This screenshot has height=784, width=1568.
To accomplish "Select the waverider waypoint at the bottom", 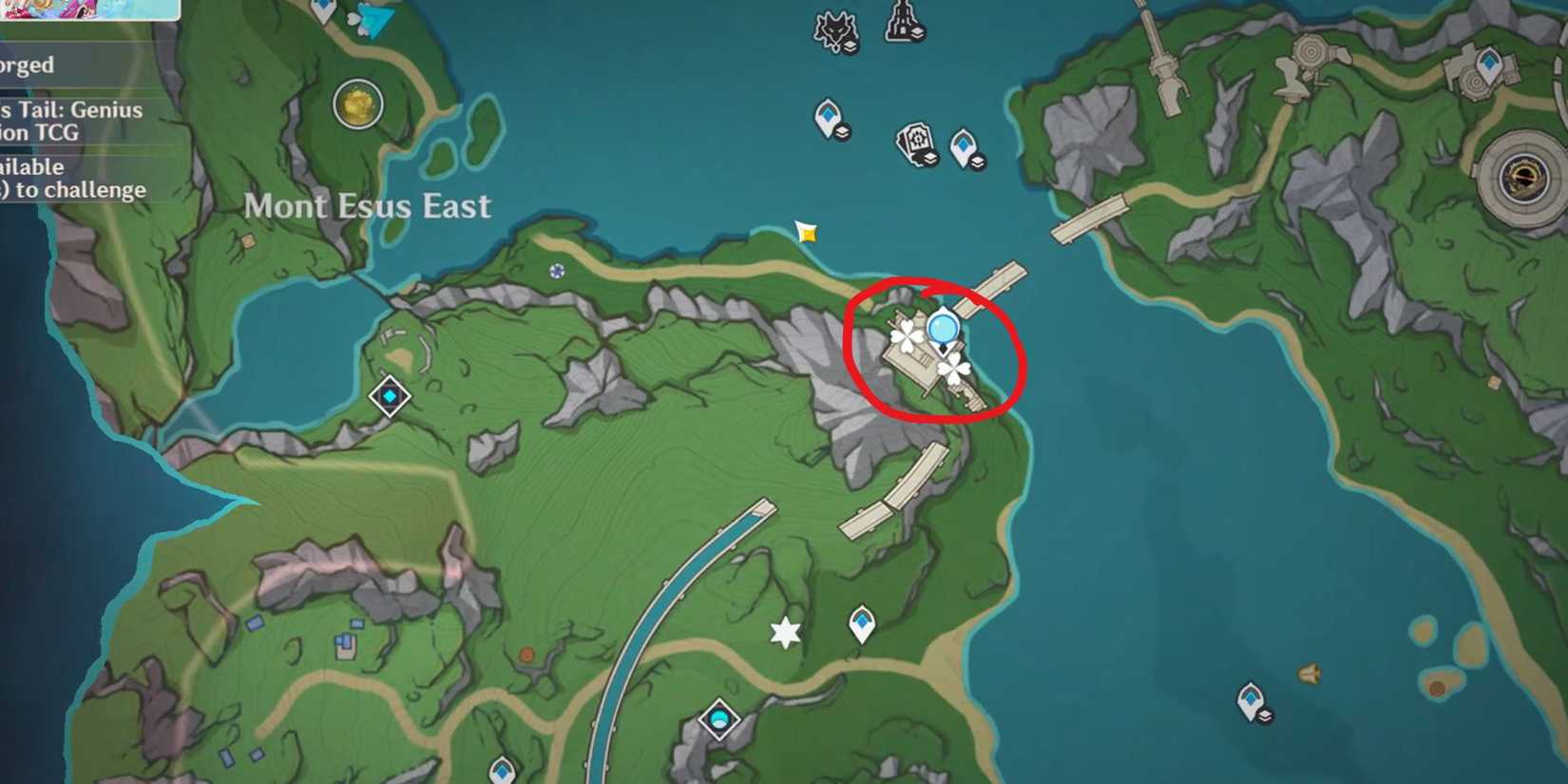I will point(718,719).
